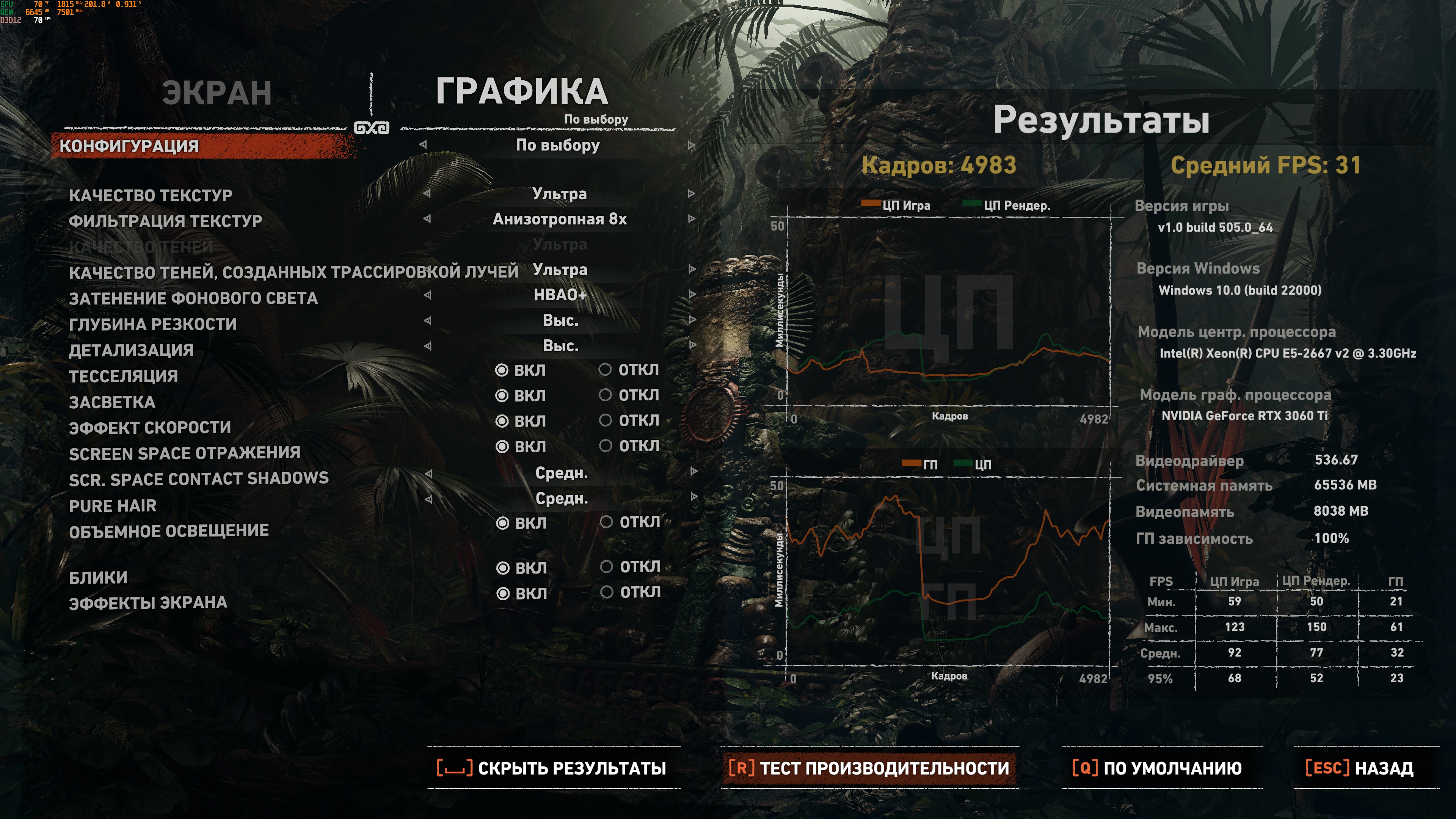Run the ТЕСТ ПРОИЗВОДИТЕЛЬНОСТИ benchmark
The image size is (1456, 819).
pyautogui.click(x=869, y=768)
